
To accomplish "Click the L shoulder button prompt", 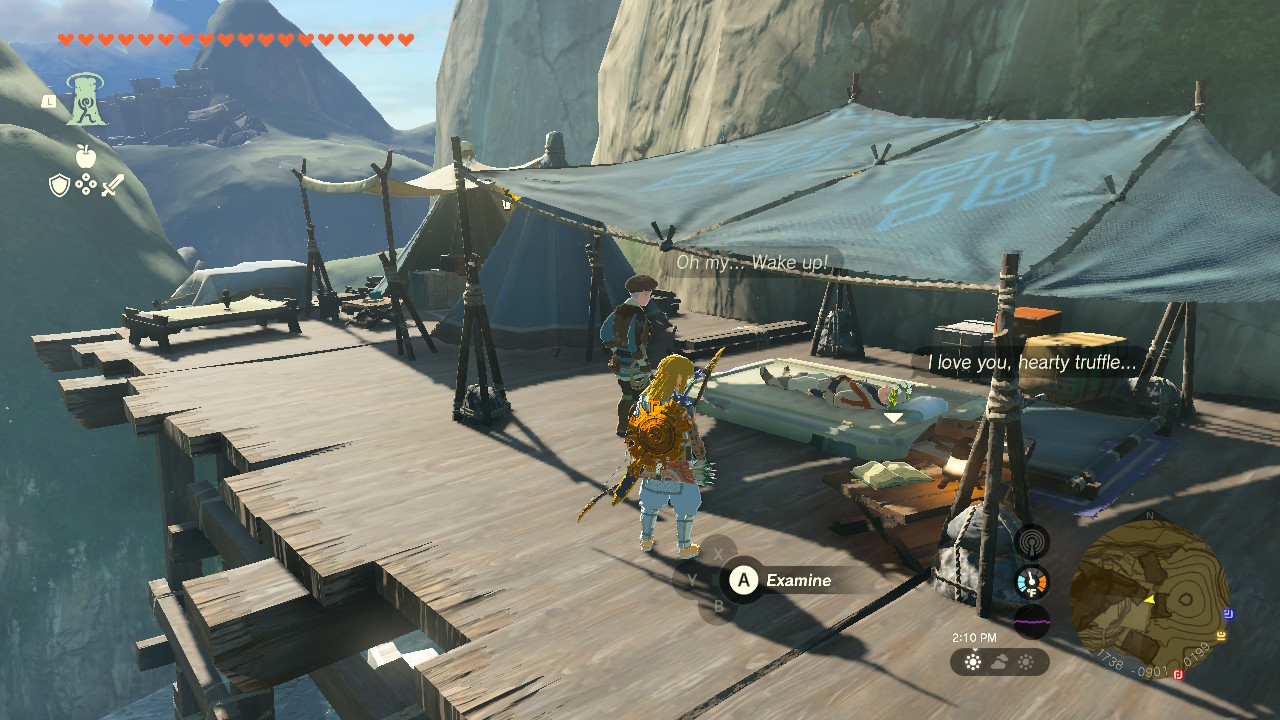I will coord(48,102).
